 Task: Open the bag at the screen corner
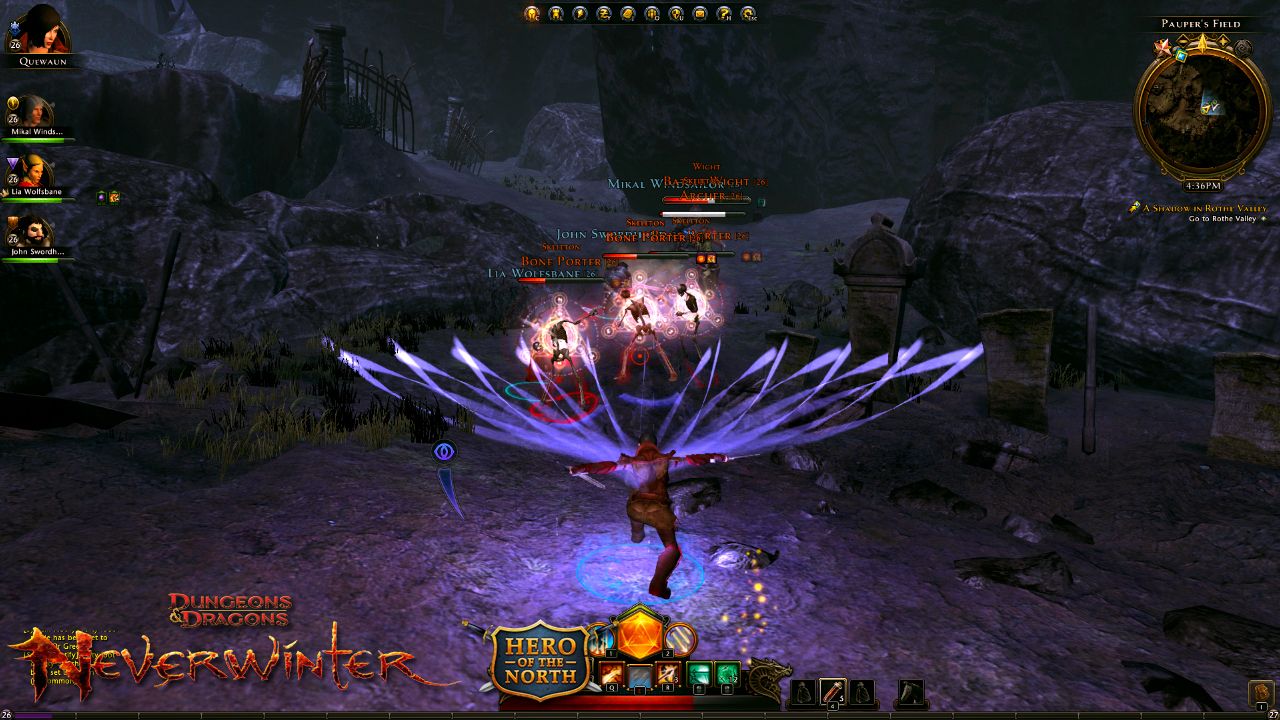point(1262,692)
